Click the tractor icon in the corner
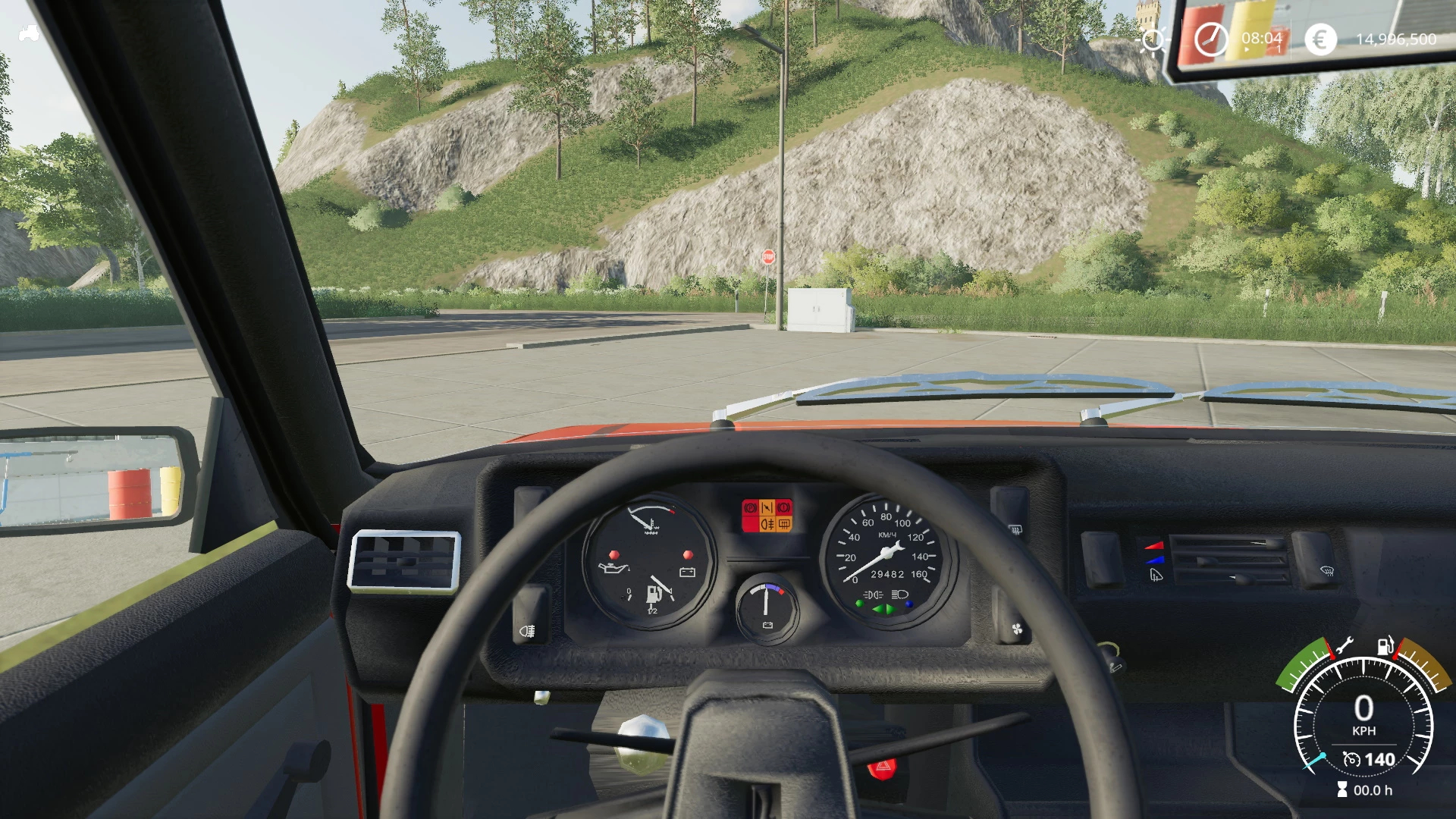The image size is (1456, 819). 29,33
